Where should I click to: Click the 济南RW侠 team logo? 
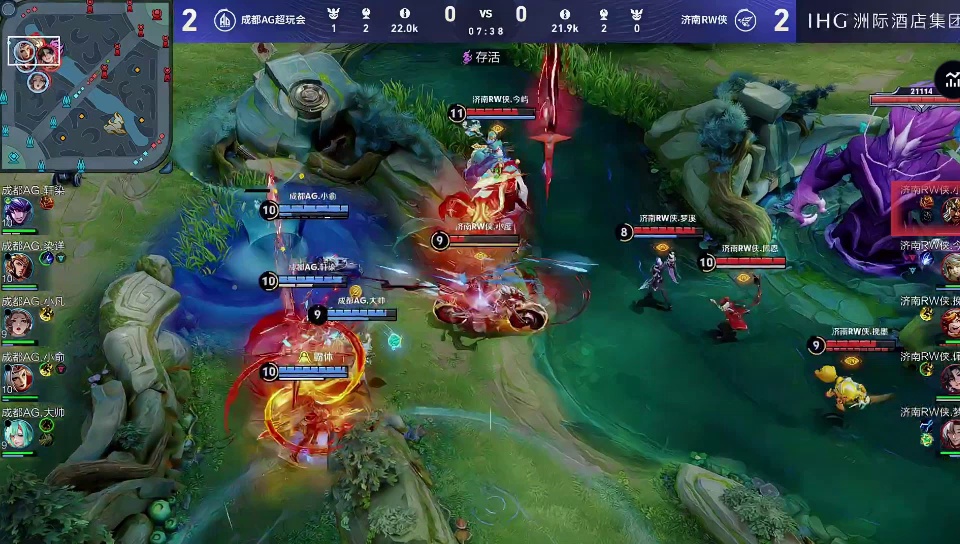pos(743,19)
